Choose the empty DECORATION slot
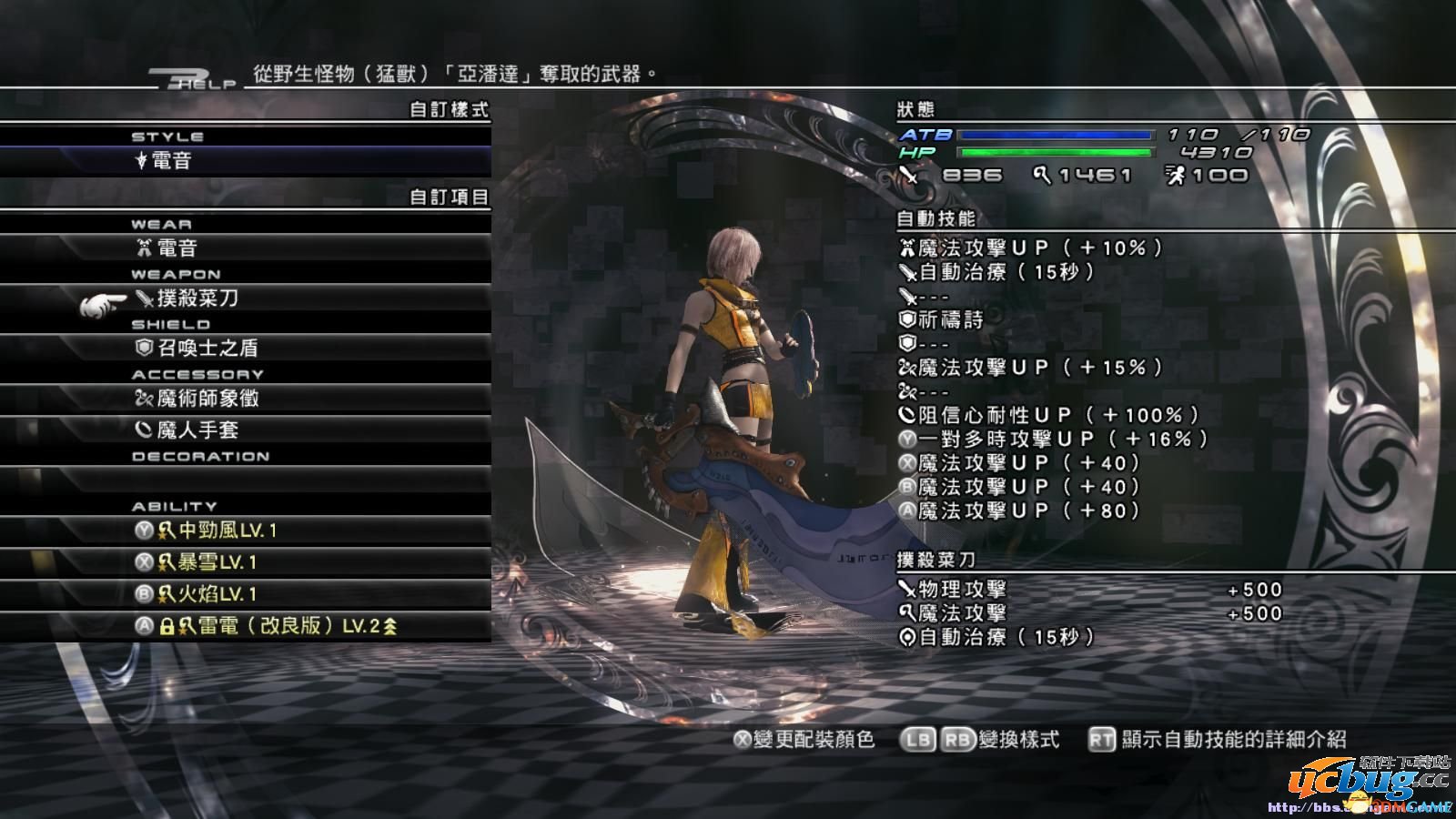The height and width of the screenshot is (819, 1456). point(246,480)
